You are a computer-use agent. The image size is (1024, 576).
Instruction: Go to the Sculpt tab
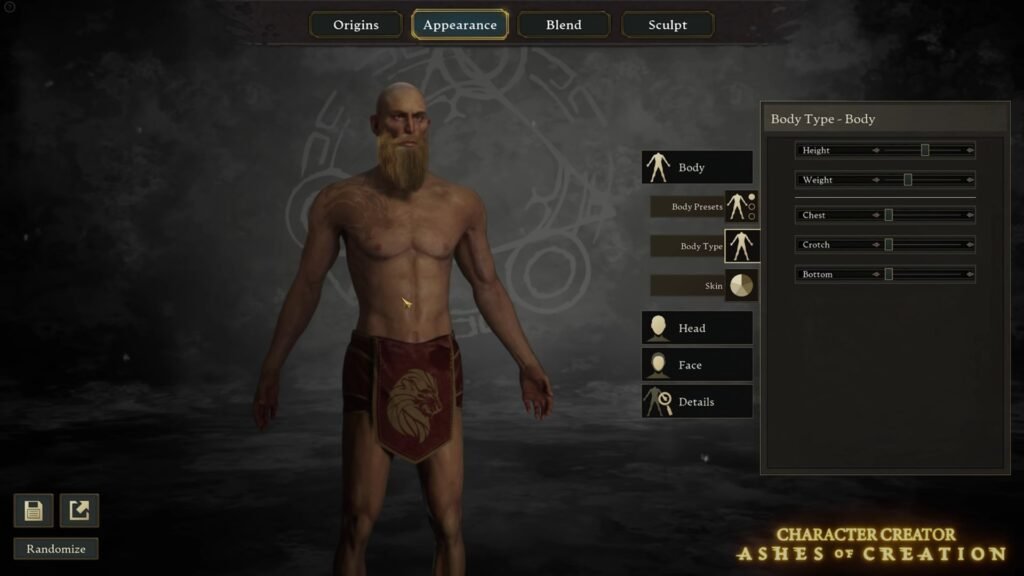pyautogui.click(x=667, y=25)
